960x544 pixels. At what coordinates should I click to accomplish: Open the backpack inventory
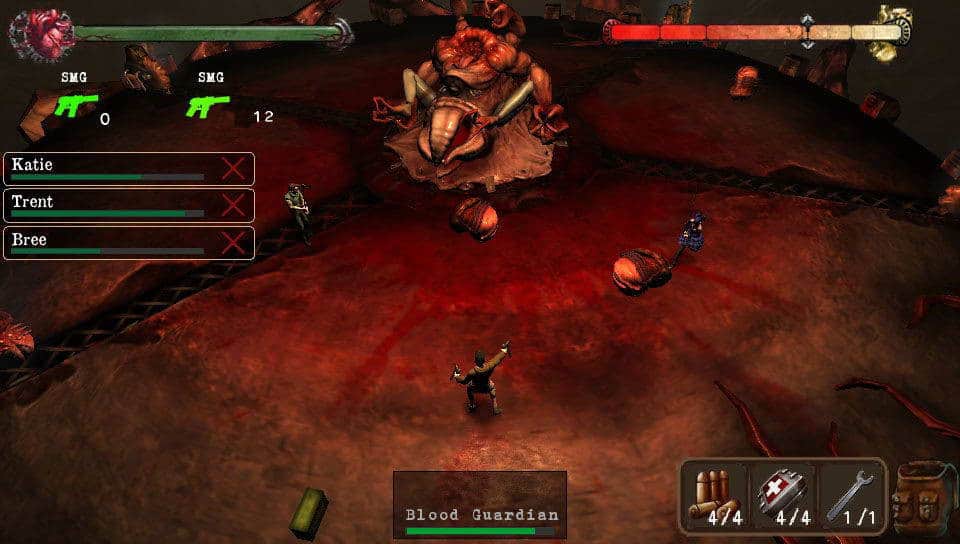[923, 497]
